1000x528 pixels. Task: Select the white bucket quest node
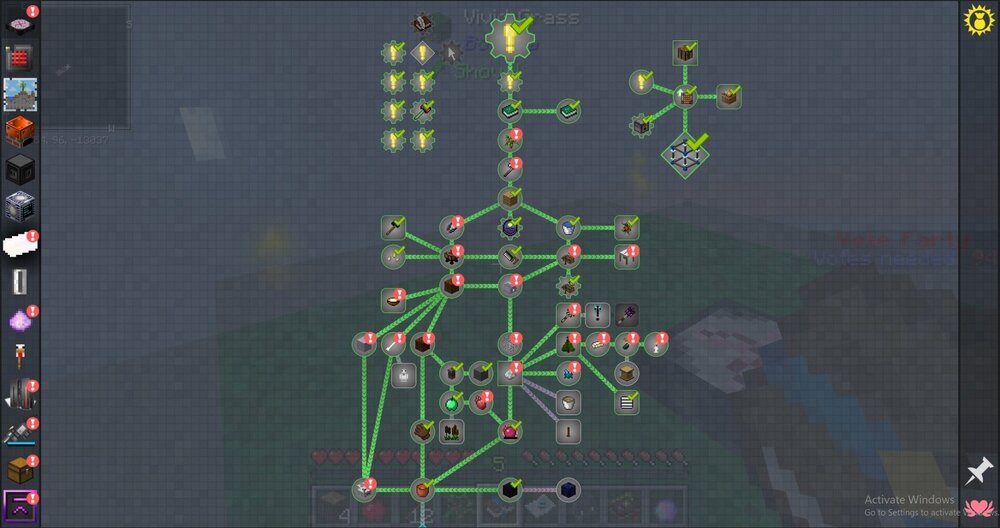coord(568,403)
